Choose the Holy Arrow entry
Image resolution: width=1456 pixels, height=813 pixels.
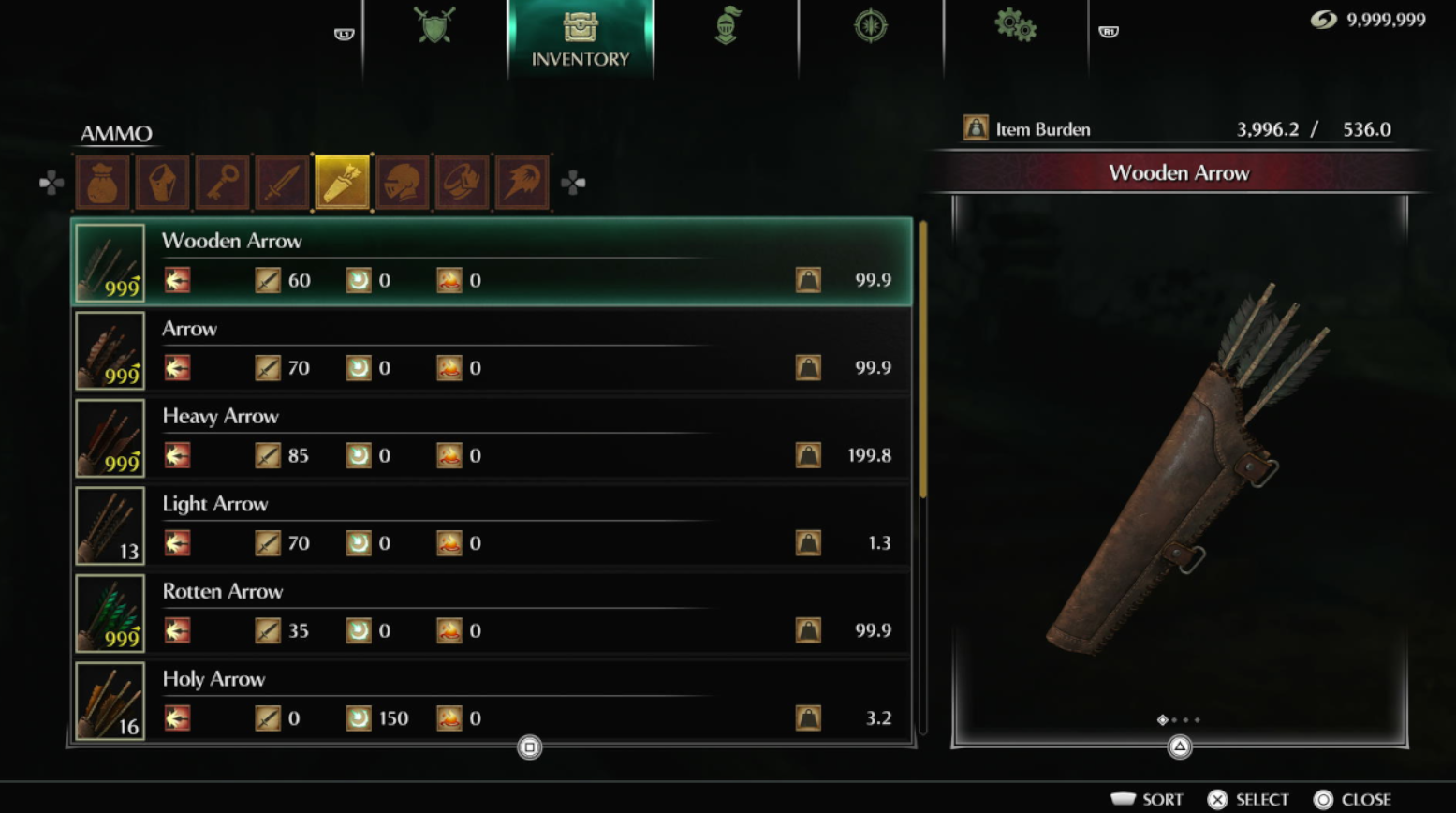tap(492, 701)
